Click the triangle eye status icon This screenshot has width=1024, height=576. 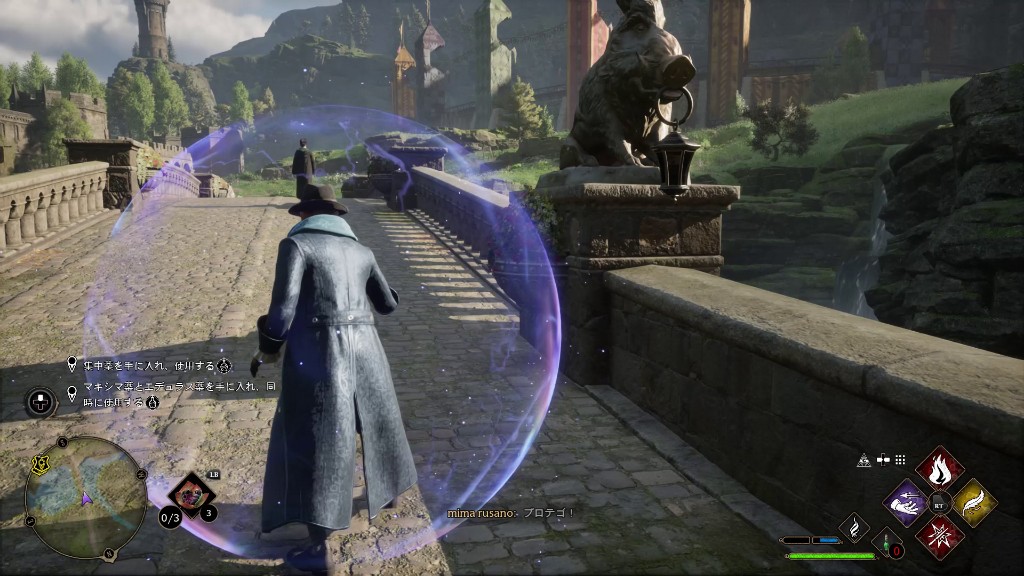coord(863,460)
